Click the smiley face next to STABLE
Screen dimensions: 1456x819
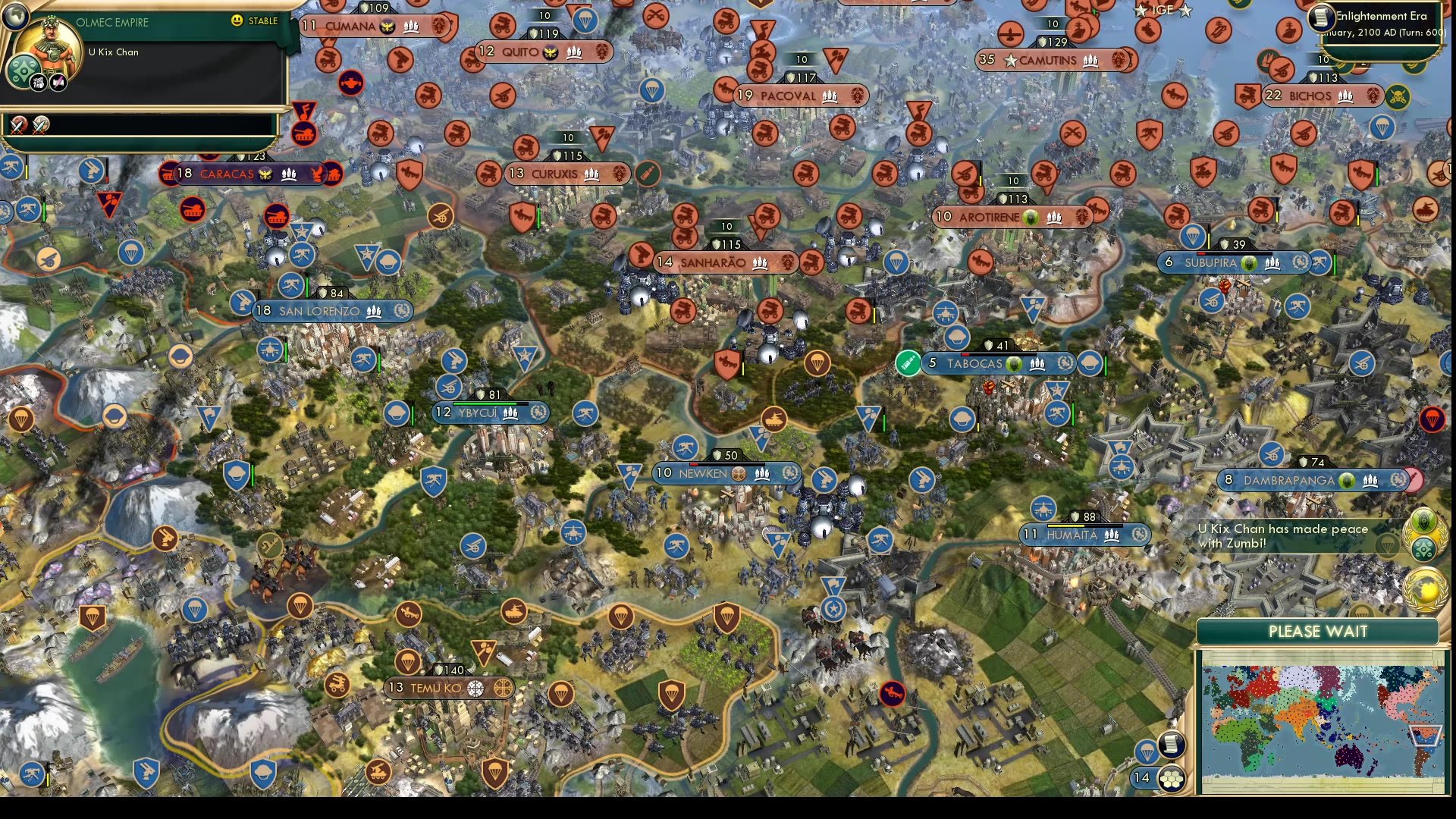[237, 21]
